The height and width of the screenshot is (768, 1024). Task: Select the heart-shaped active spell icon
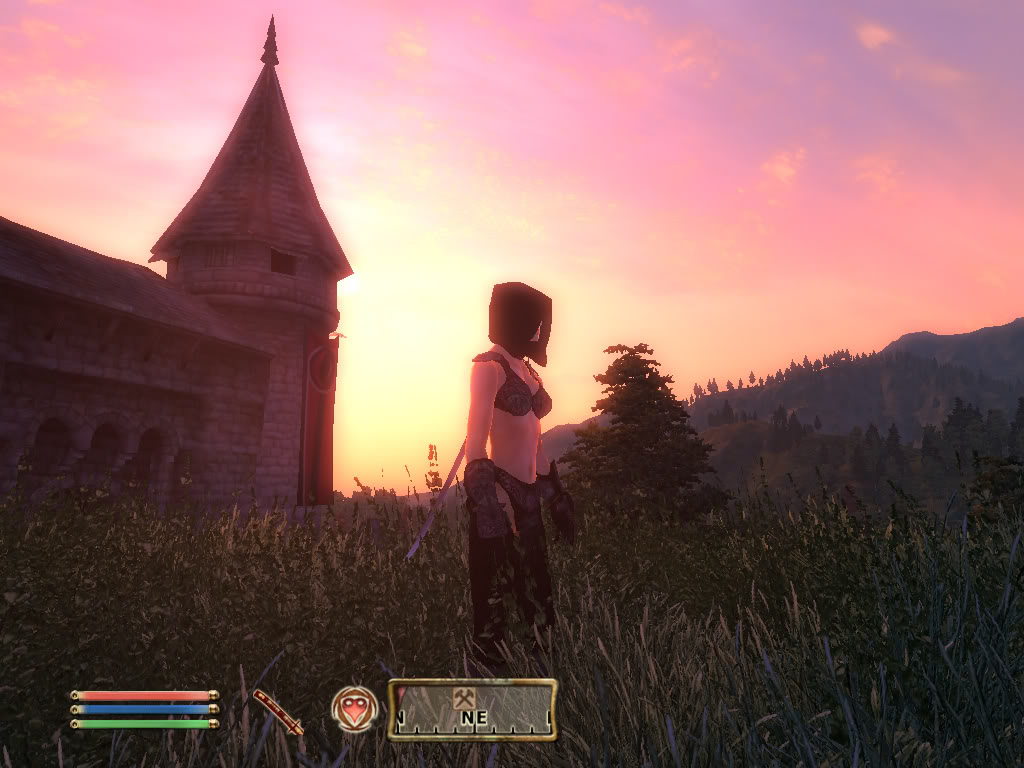pos(355,709)
